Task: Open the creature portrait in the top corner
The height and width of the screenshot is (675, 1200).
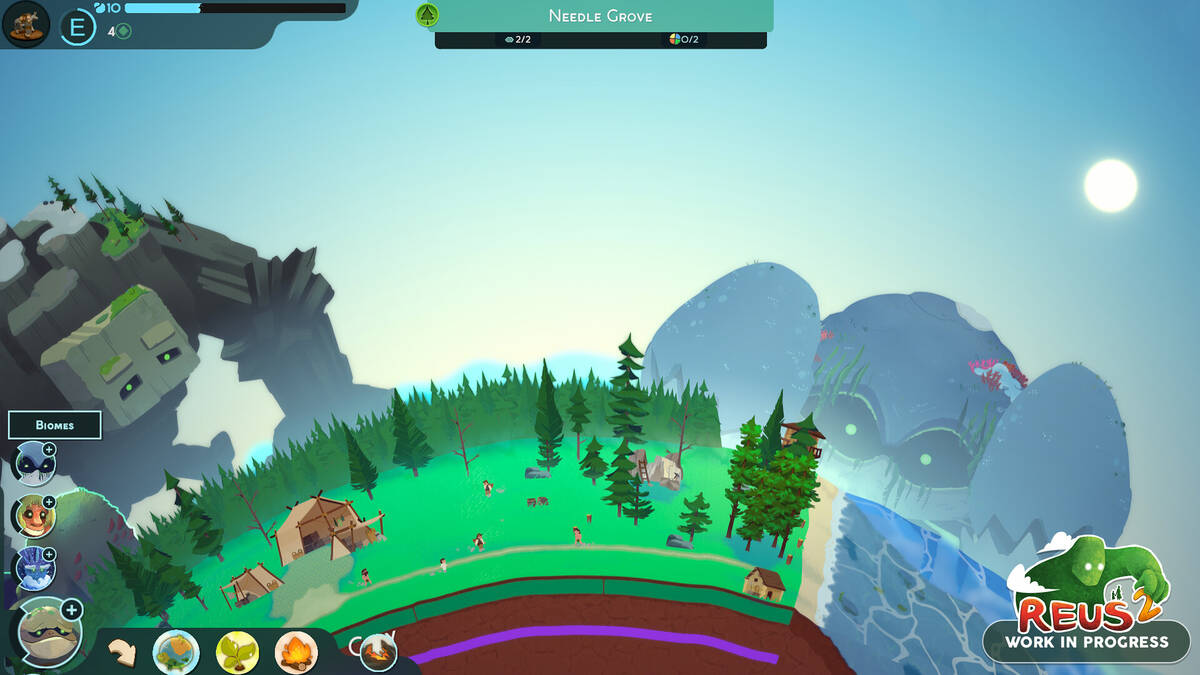Action: coord(26,25)
